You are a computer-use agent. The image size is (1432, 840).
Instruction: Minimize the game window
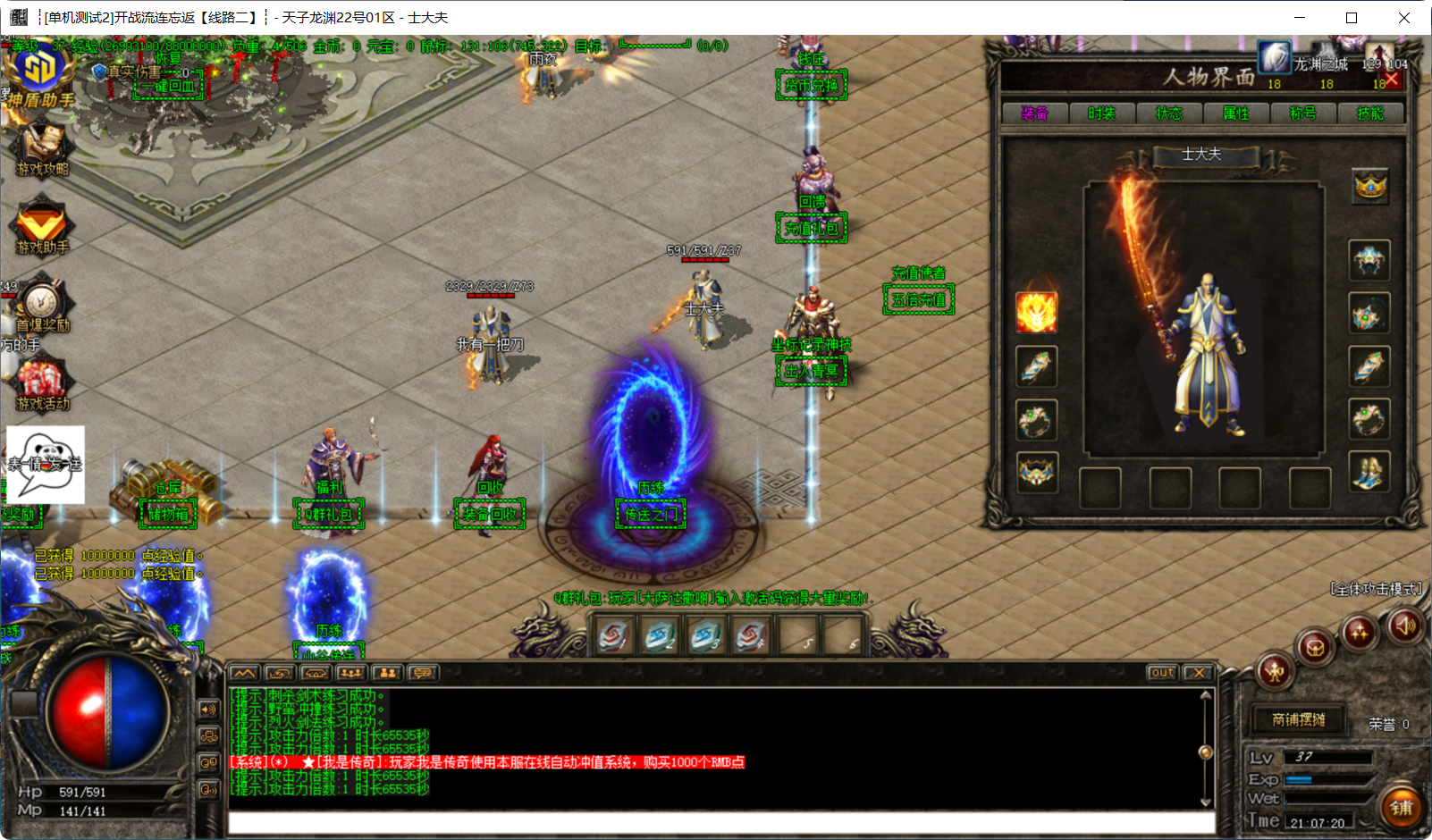tap(1300, 18)
